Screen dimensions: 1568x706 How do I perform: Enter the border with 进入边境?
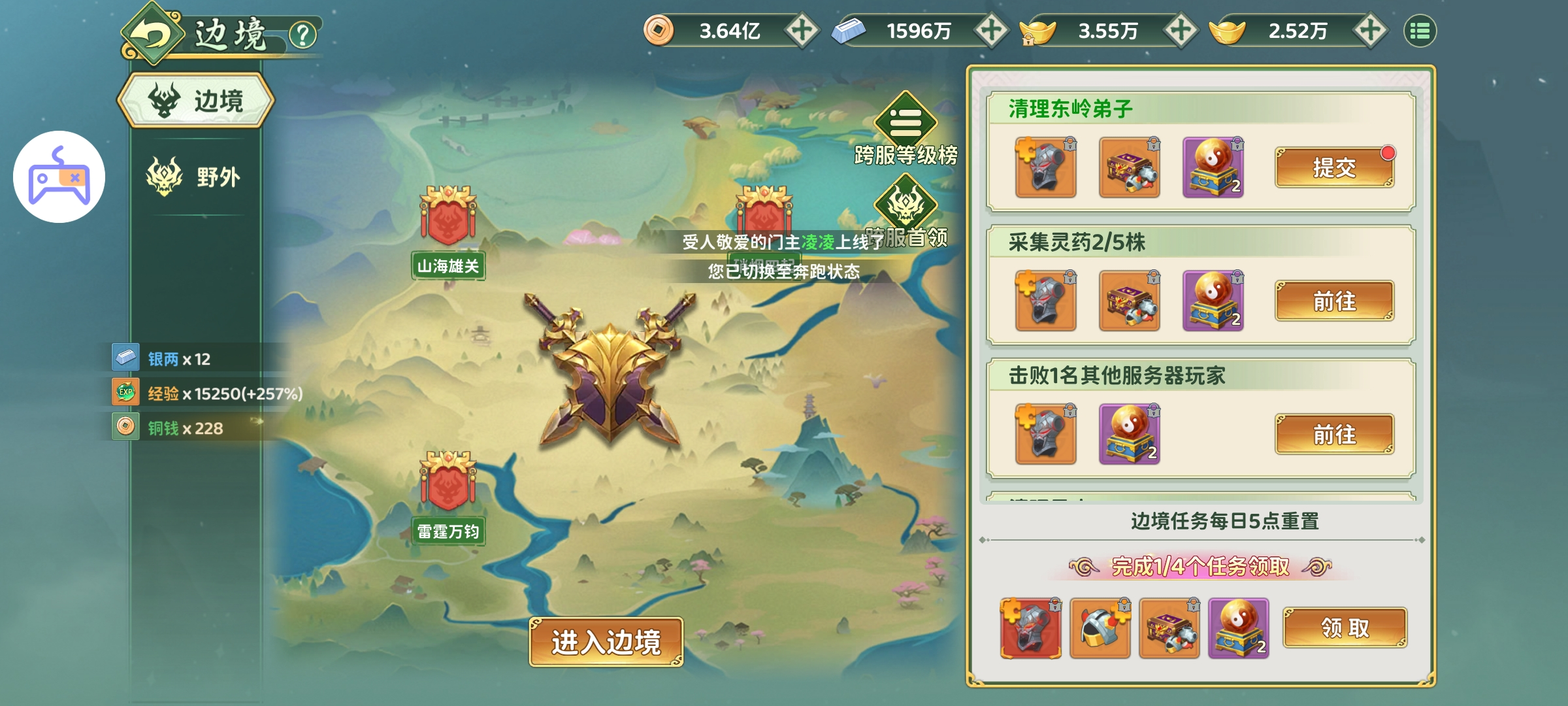(606, 642)
